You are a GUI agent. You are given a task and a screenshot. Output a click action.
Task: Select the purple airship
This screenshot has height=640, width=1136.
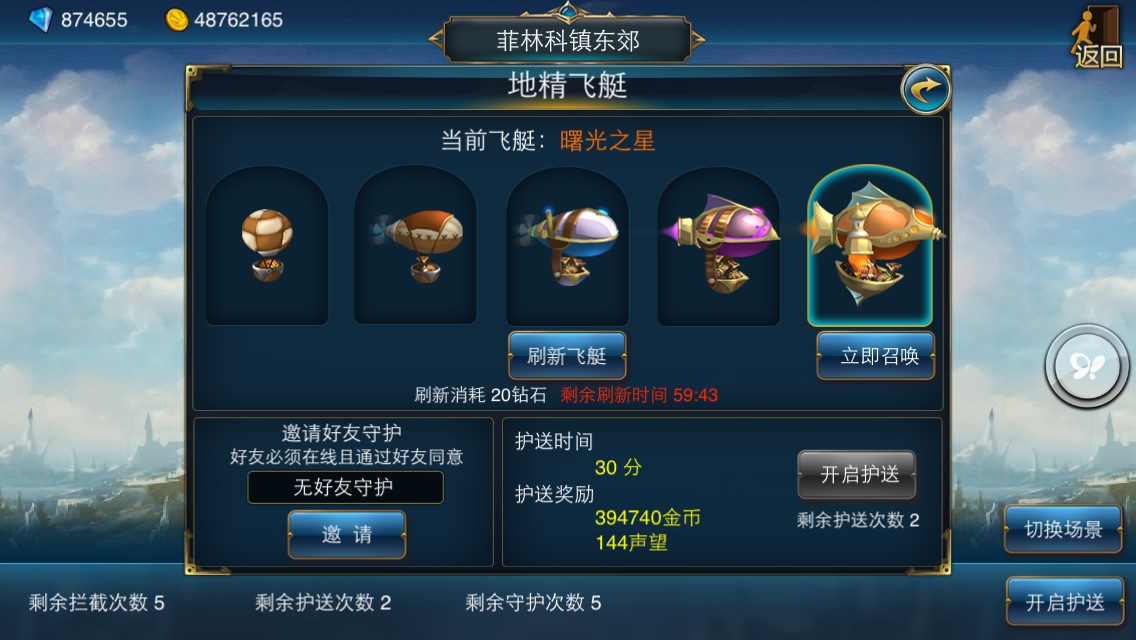pos(718,245)
